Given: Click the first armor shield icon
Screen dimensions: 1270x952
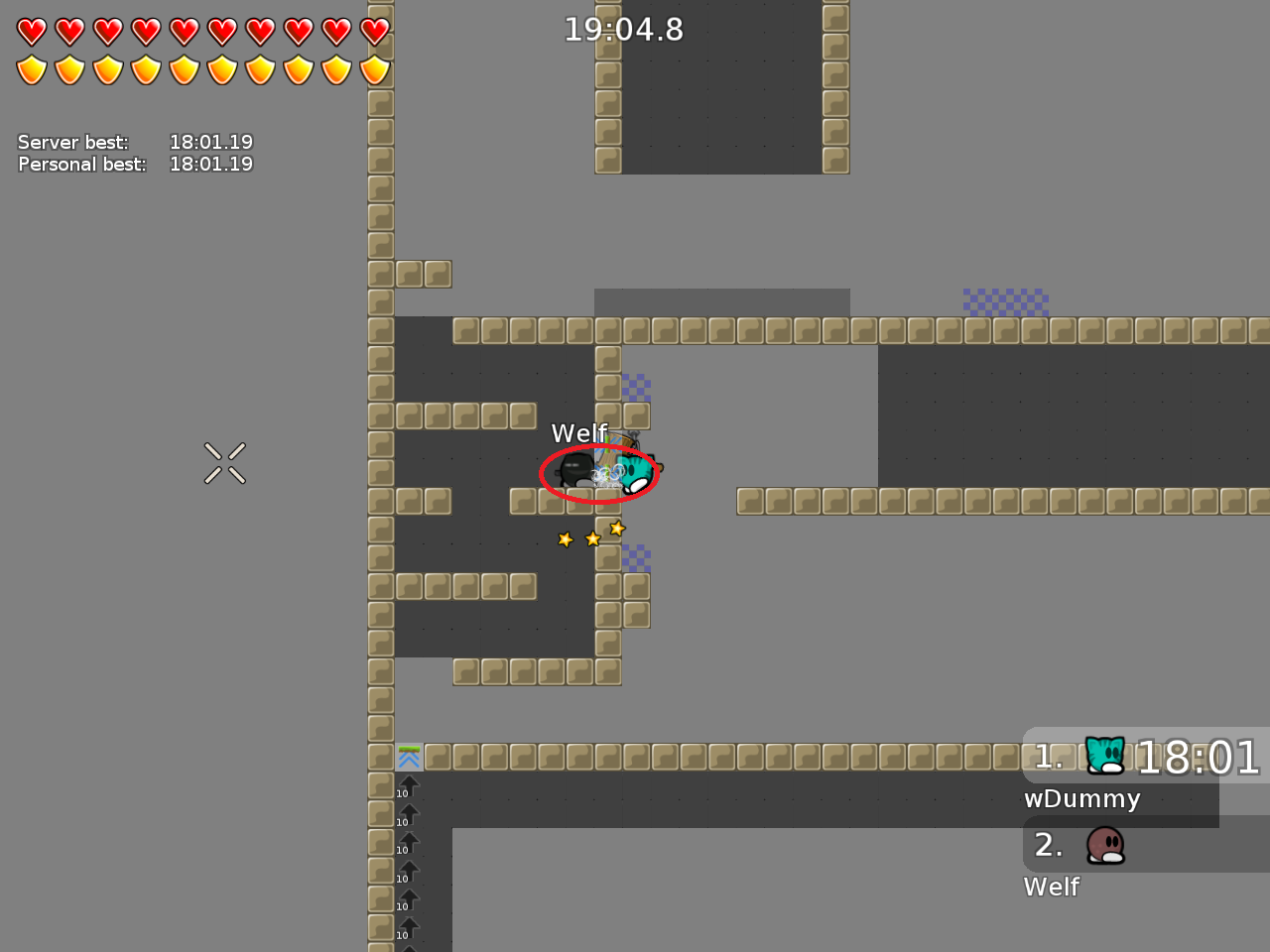Looking at the screenshot, I should 33,69.
